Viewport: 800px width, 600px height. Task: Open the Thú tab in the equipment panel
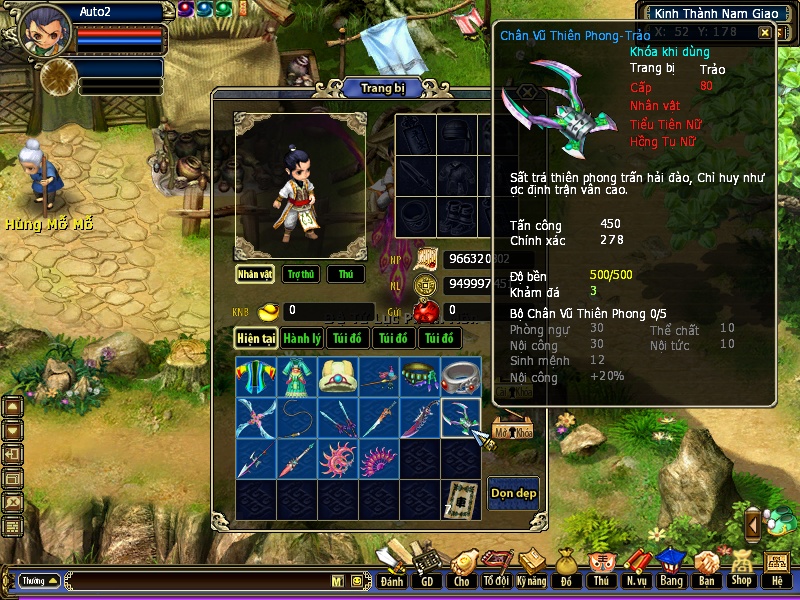pyautogui.click(x=346, y=274)
